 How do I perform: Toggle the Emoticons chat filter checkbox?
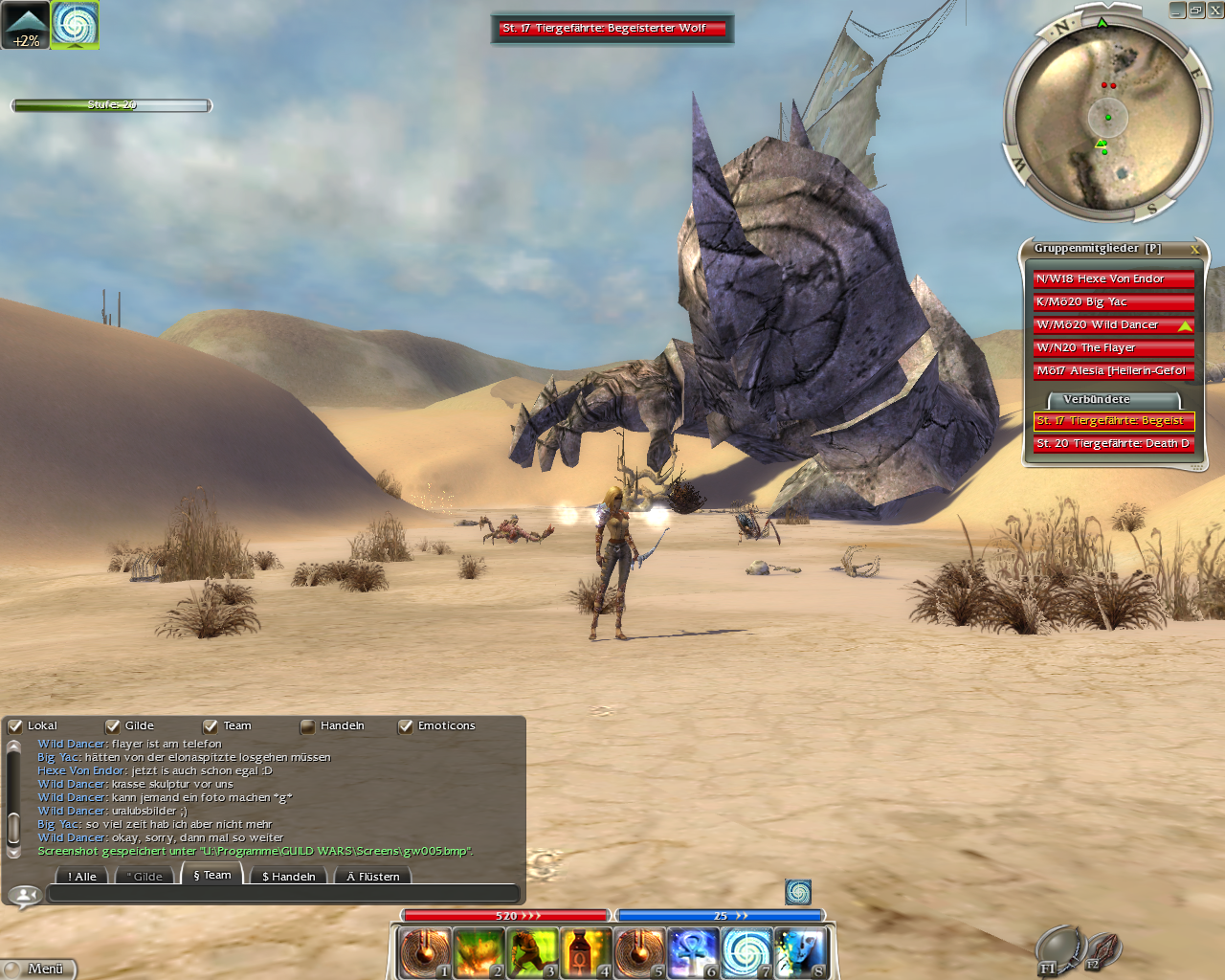pos(406,726)
